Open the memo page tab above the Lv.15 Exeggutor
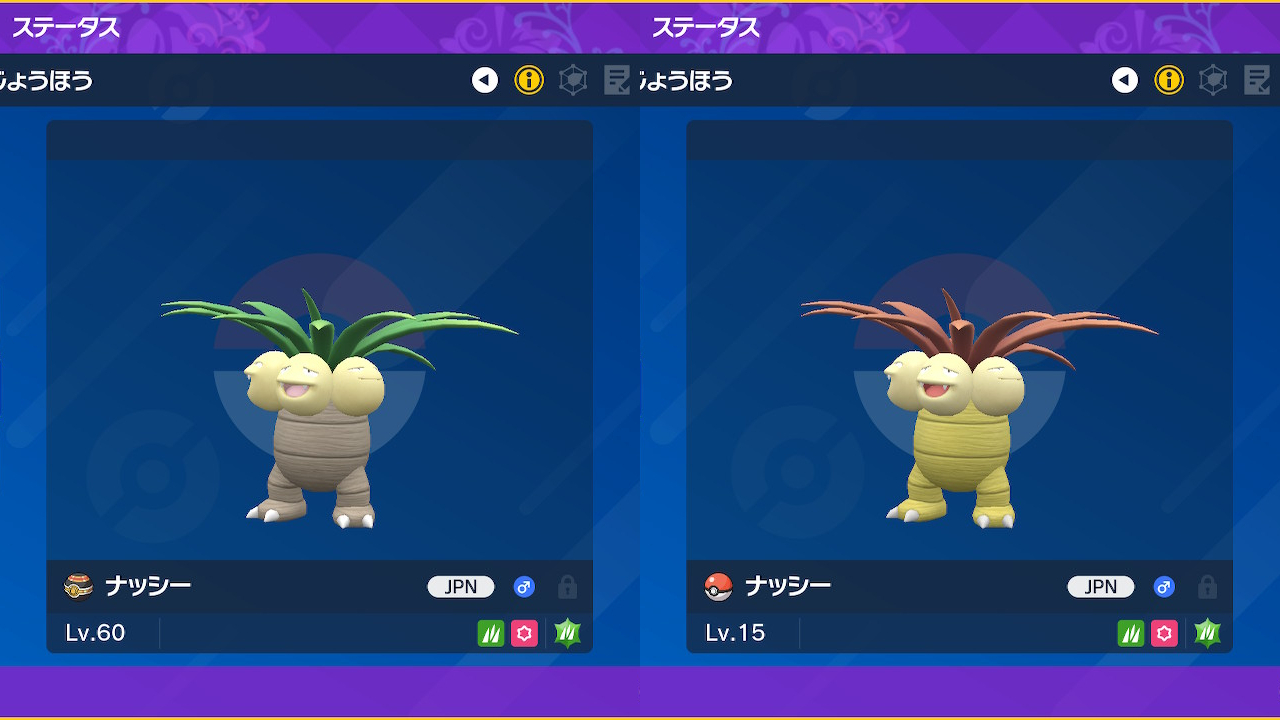Screen dimensions: 1280x720 coord(1257,80)
